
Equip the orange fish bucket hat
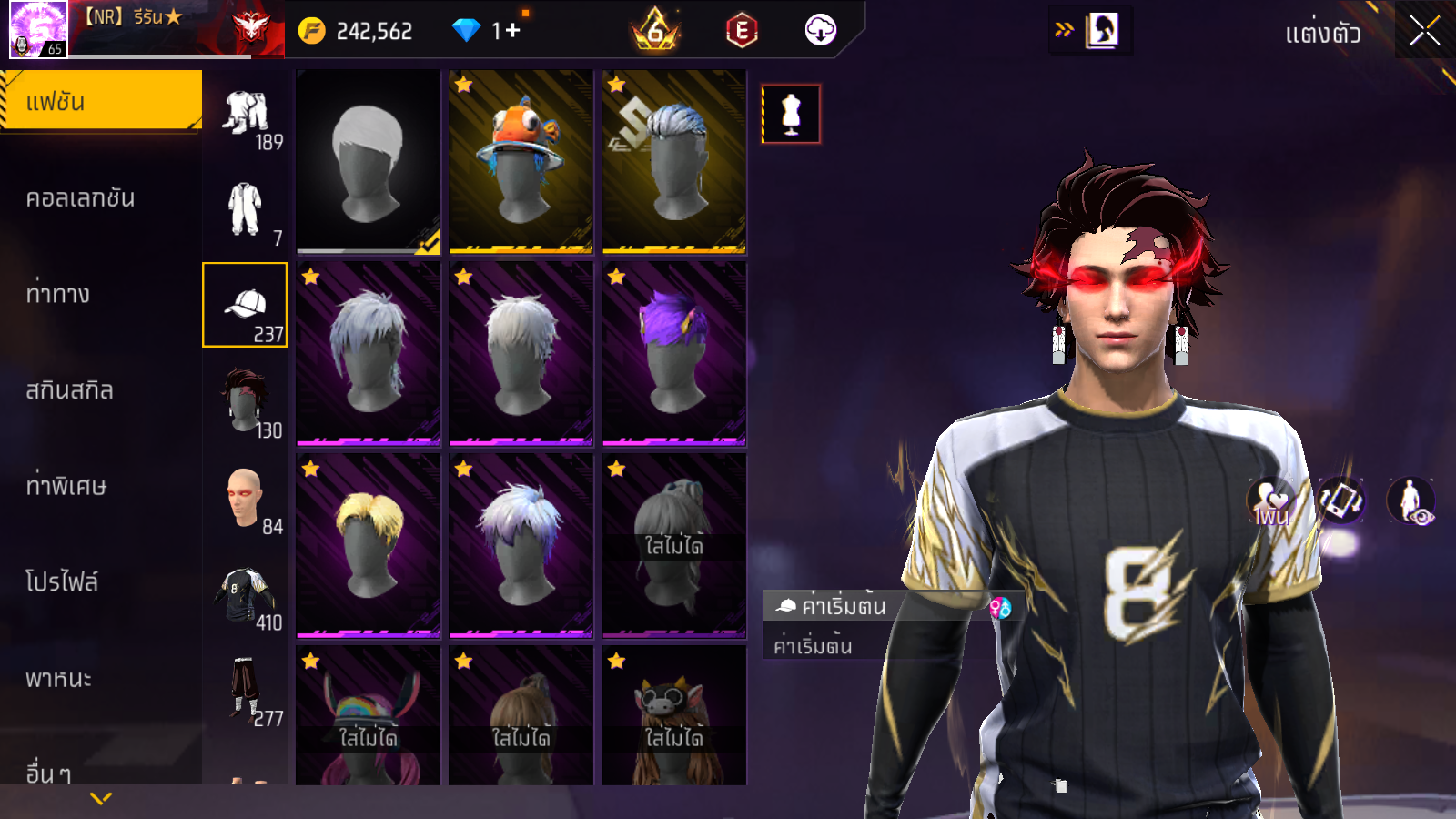(521, 161)
